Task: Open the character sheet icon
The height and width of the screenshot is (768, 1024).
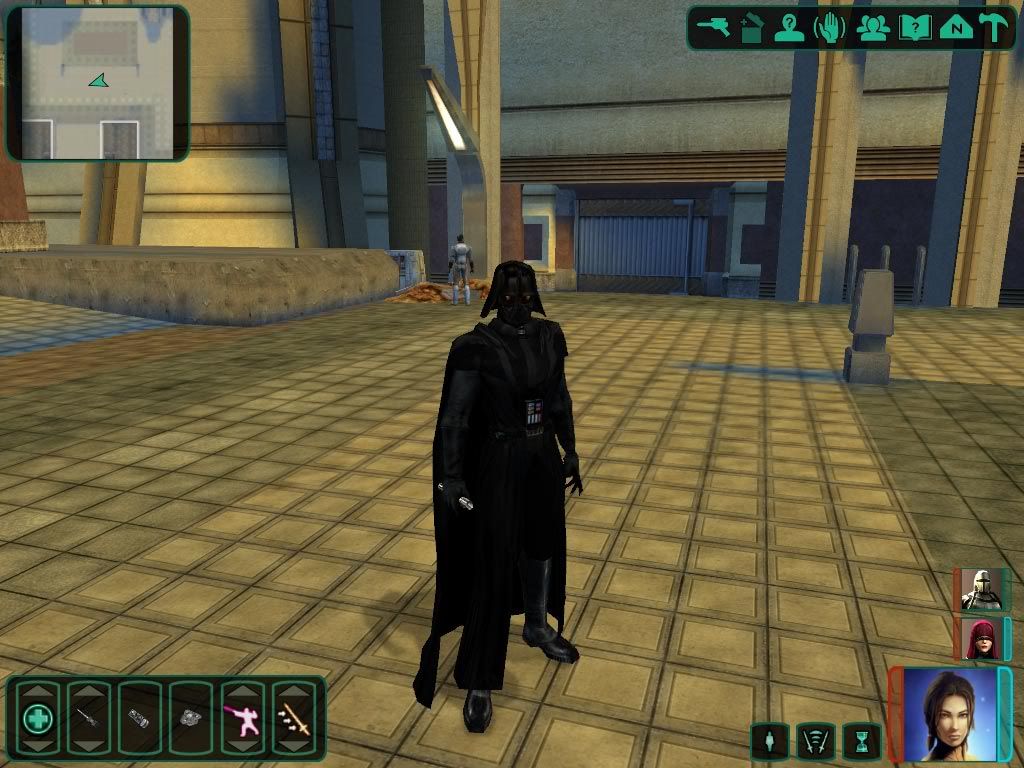Action: pyautogui.click(x=789, y=27)
